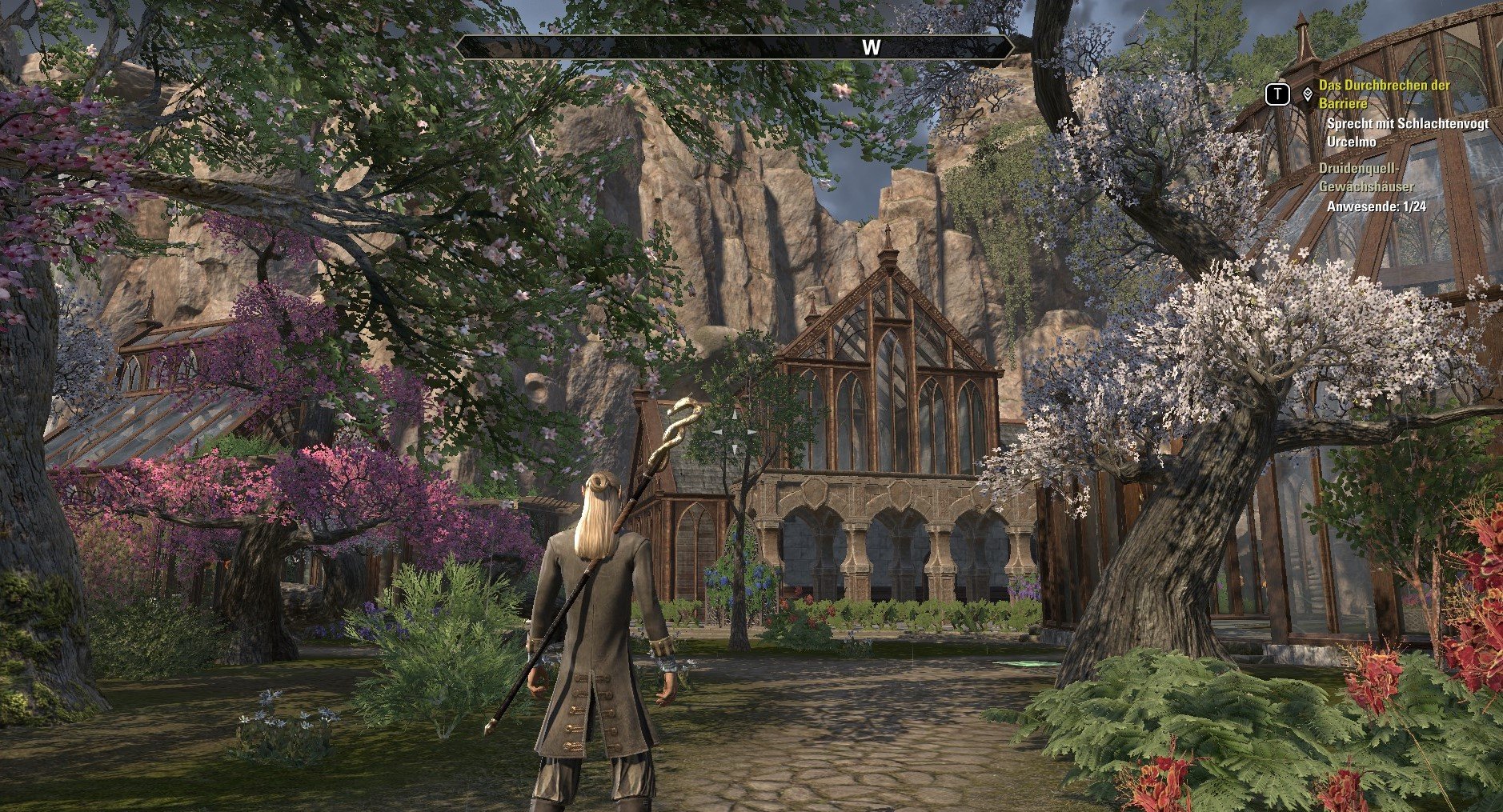Click the compass bar showing W
Screen dimensions: 1503x812
[735, 47]
